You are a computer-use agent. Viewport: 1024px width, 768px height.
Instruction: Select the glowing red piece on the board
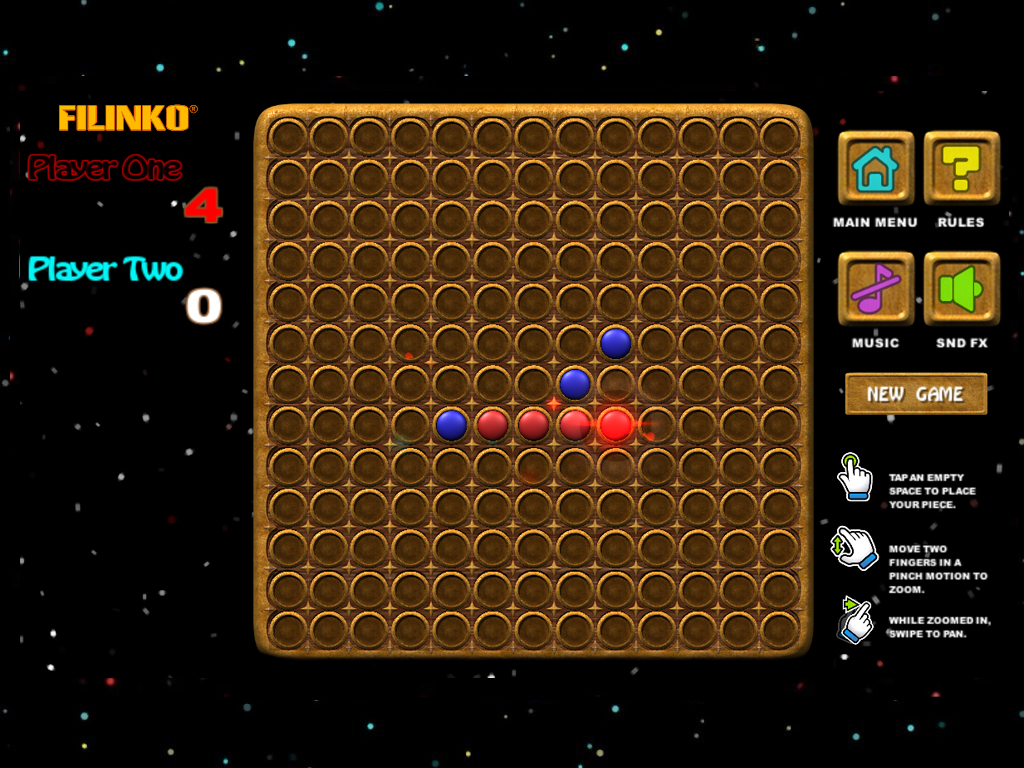(x=615, y=425)
